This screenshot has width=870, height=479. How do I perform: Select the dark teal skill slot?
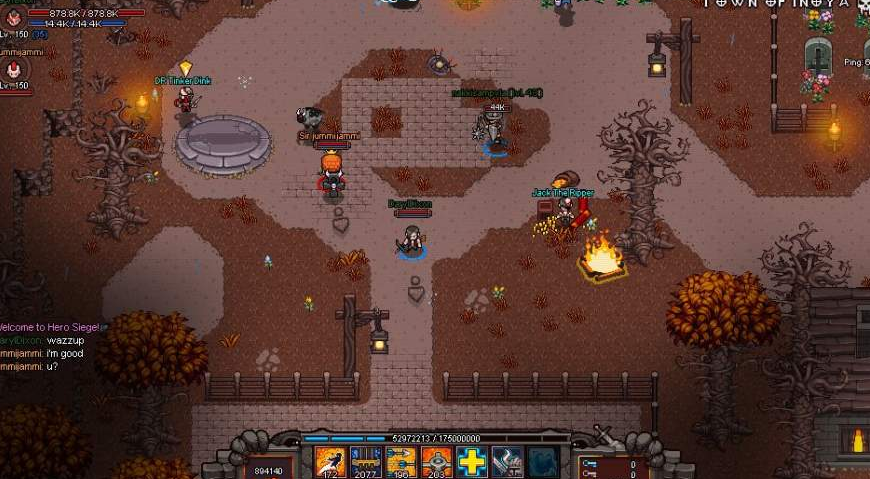[x=542, y=461]
